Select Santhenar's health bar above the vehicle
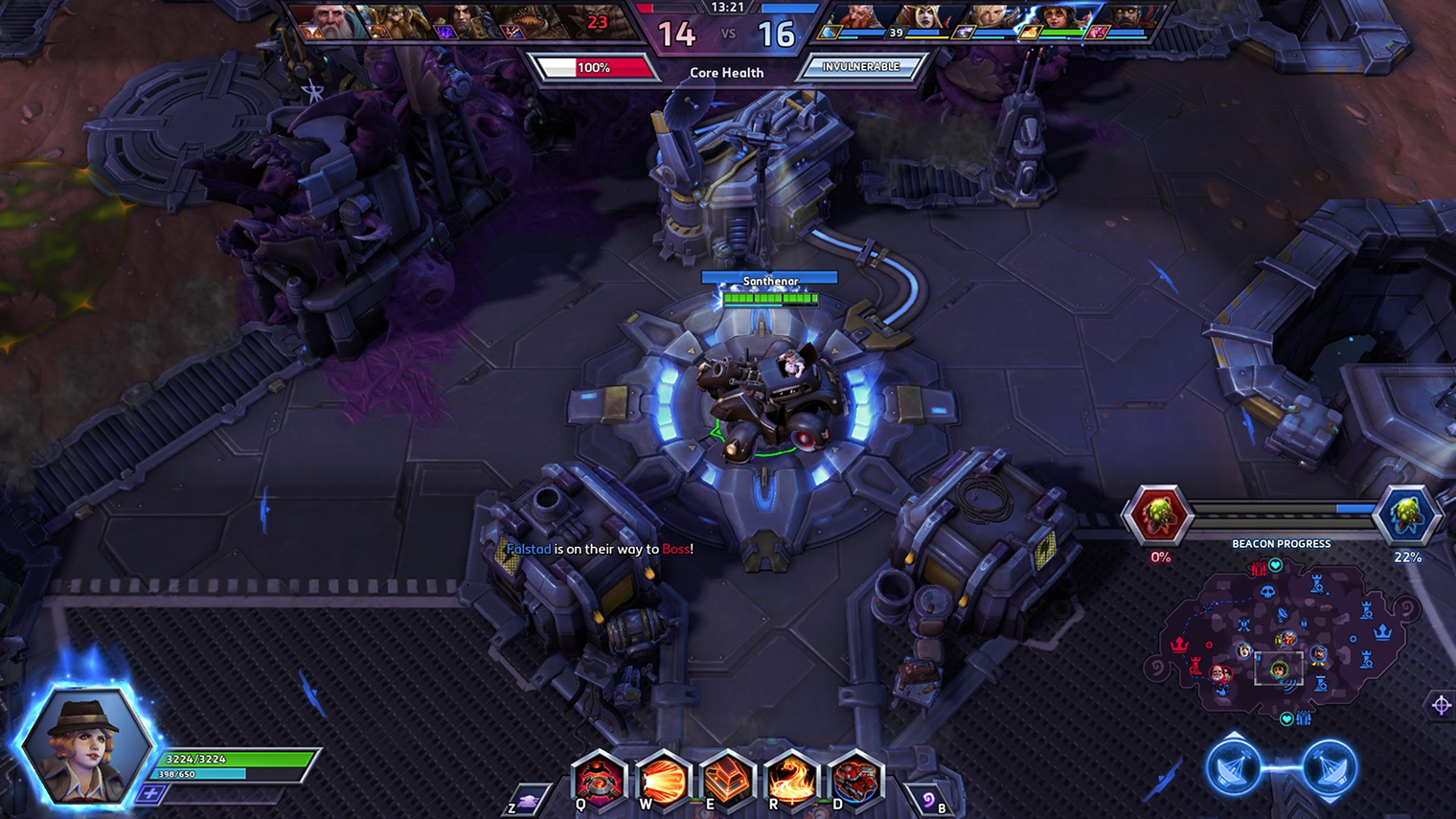 pos(768,298)
